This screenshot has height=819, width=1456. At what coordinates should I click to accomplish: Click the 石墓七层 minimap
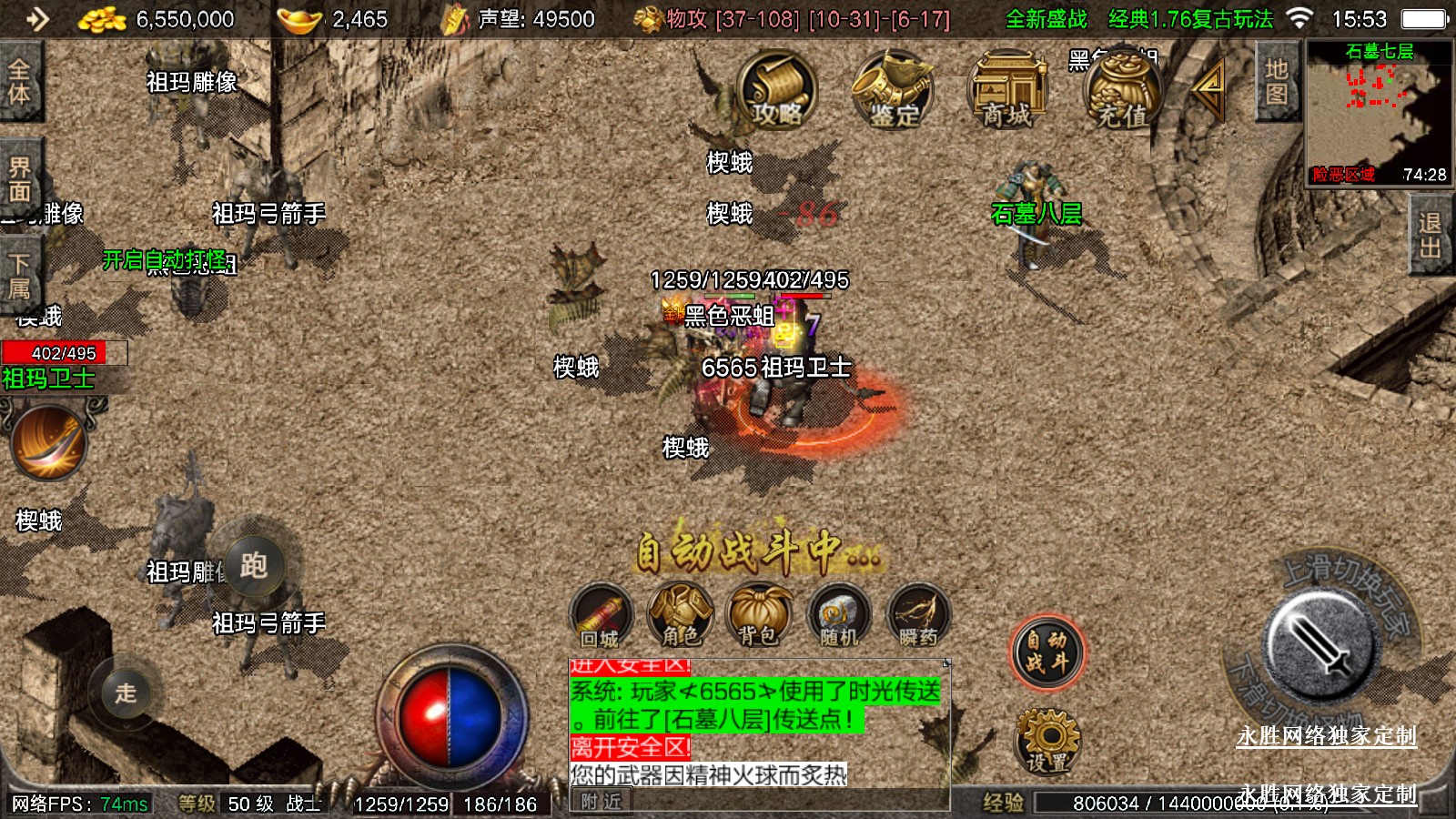pyautogui.click(x=1379, y=114)
